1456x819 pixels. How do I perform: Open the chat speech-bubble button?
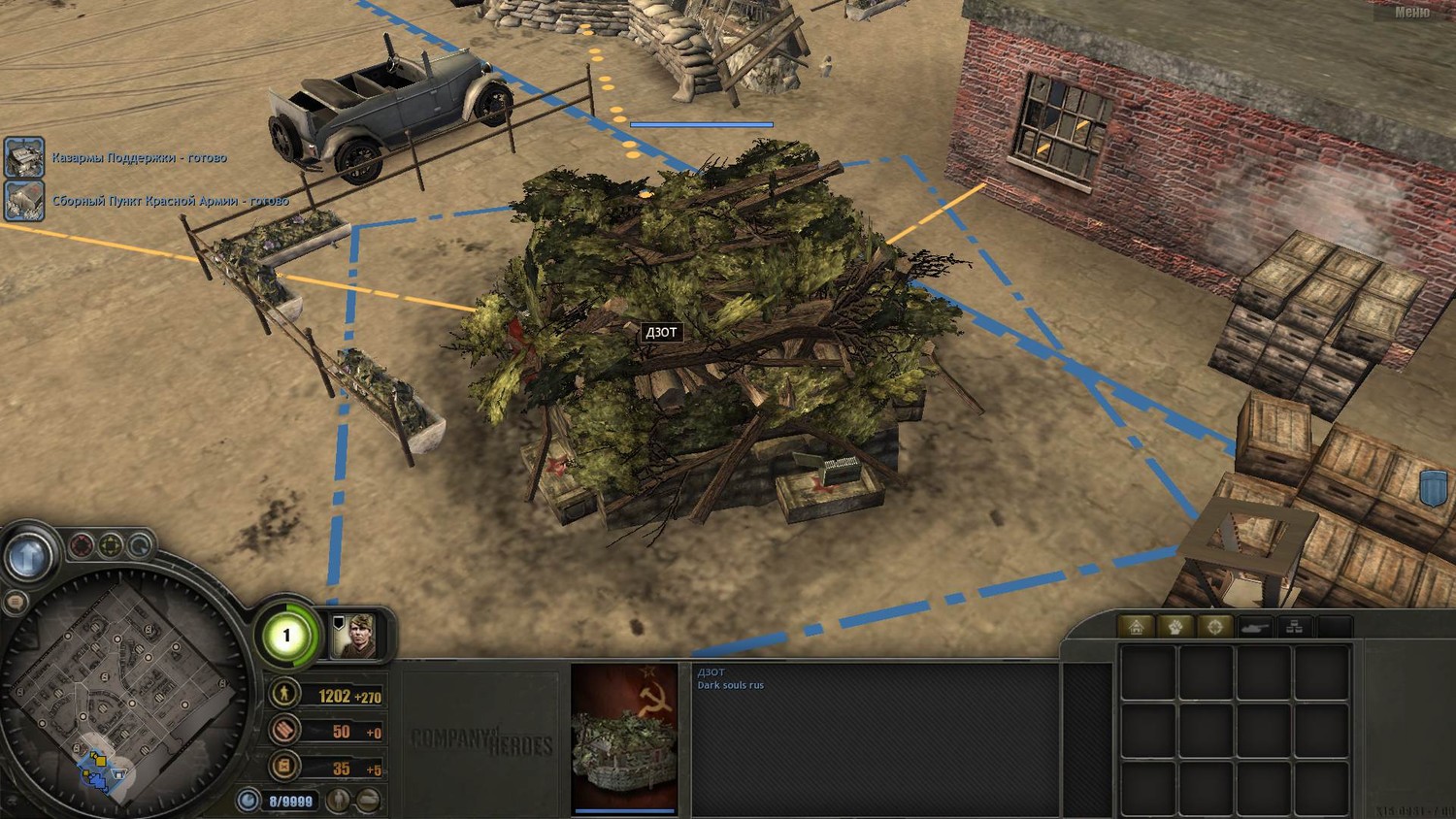15,604
